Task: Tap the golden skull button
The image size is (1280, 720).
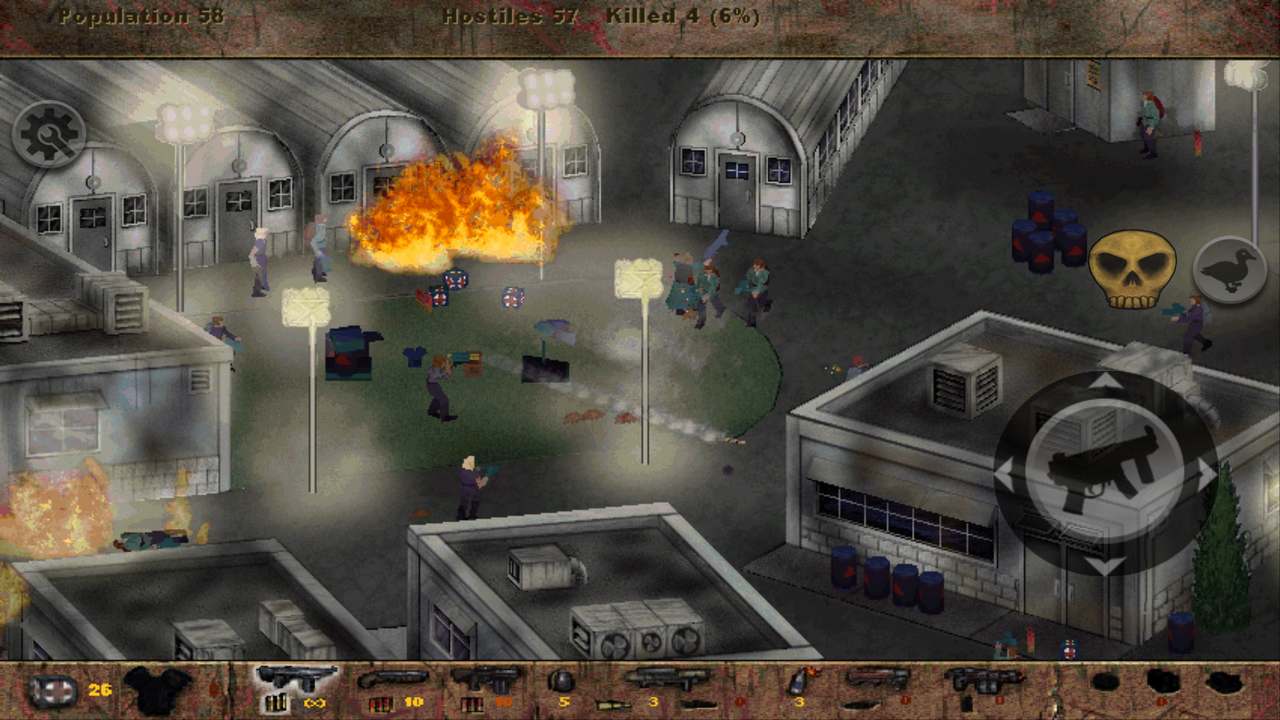Action: tap(1131, 269)
